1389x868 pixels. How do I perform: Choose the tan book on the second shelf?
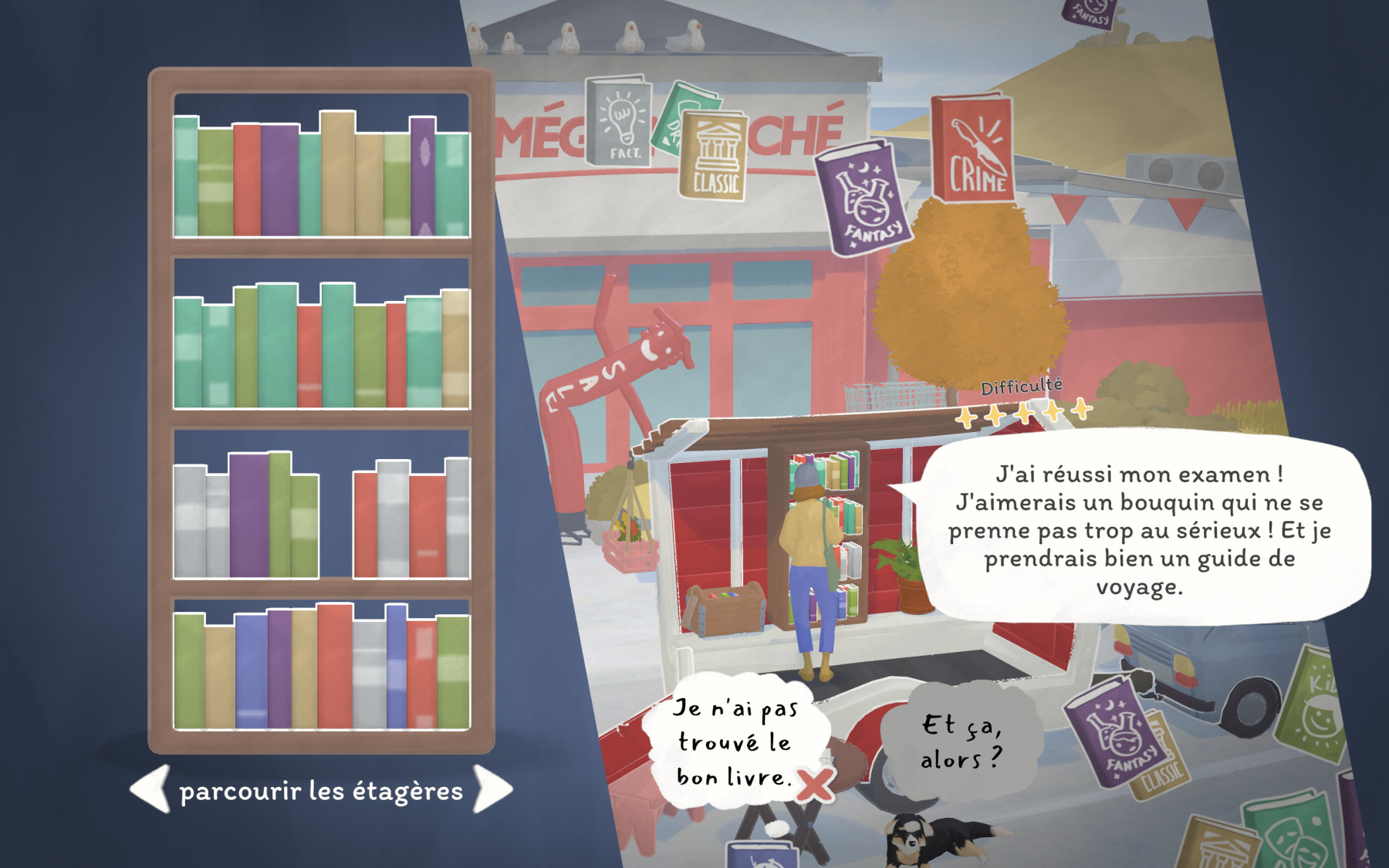[x=455, y=348]
